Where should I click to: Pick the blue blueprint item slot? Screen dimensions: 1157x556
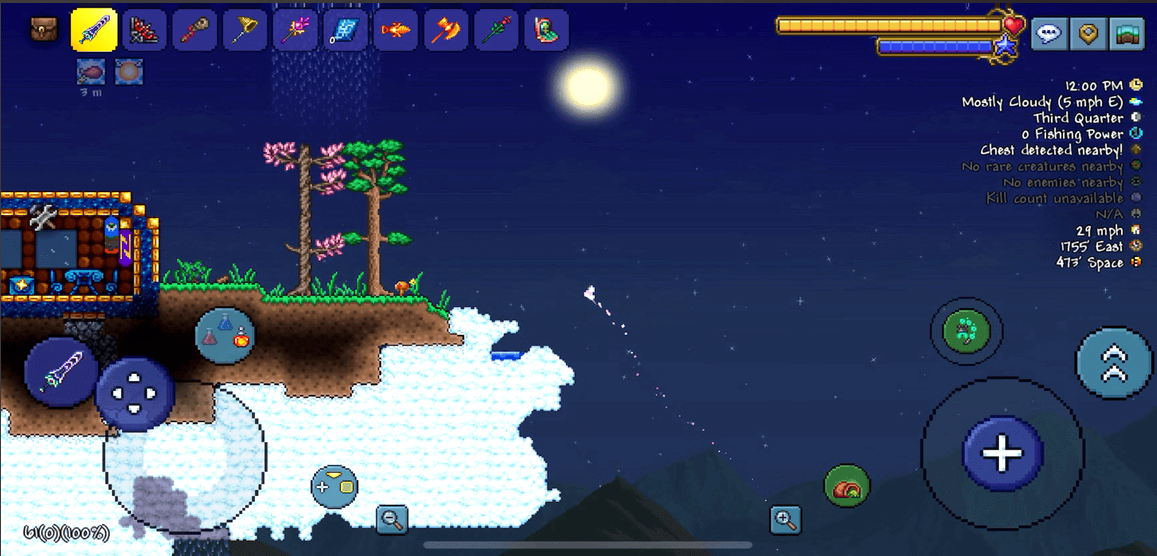tap(344, 30)
